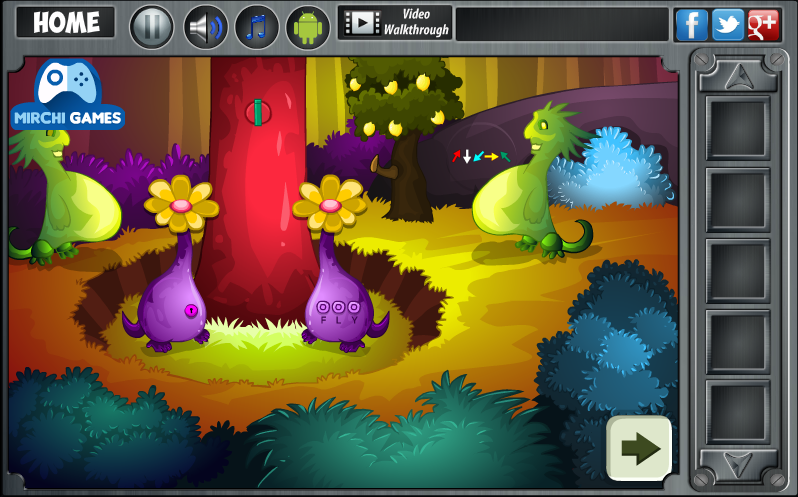Toggle sound effects with the speaker icon
This screenshot has height=497, width=798.
pyautogui.click(x=206, y=26)
